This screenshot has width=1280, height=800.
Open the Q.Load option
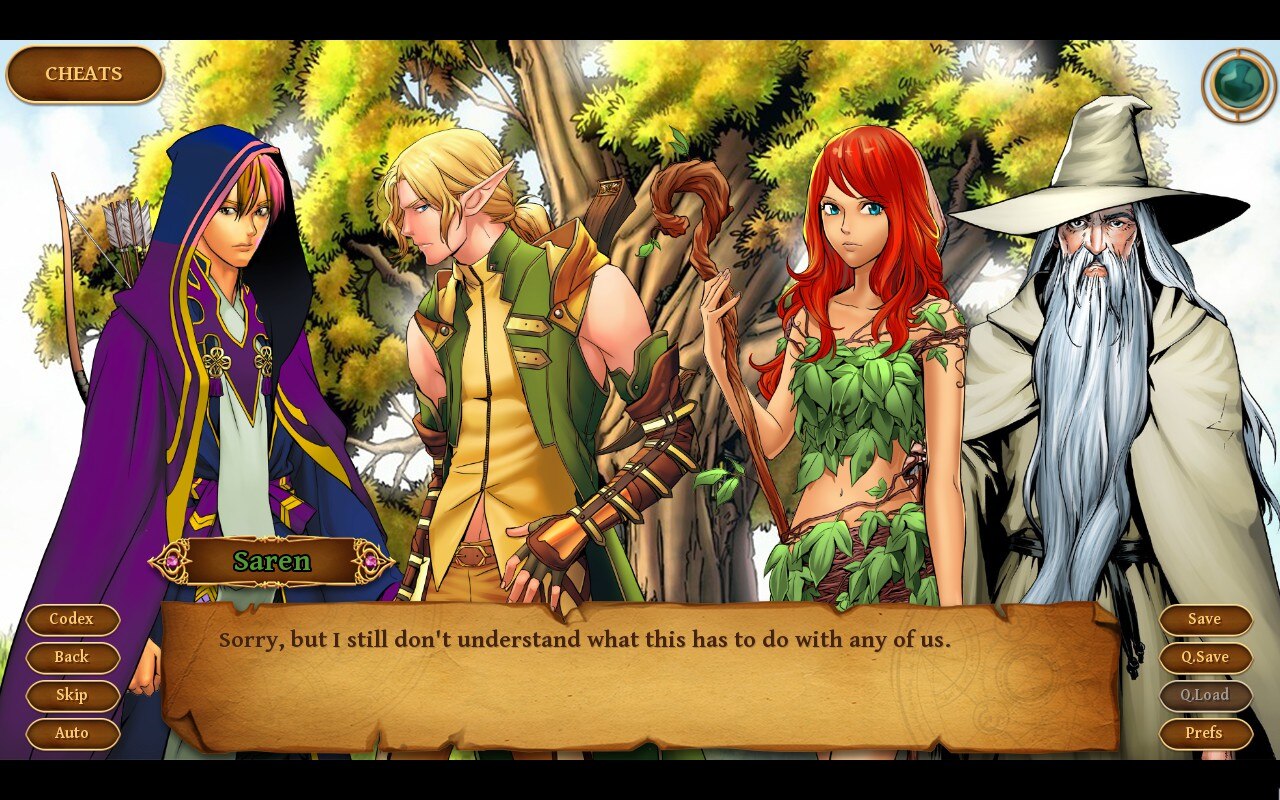click(1205, 695)
